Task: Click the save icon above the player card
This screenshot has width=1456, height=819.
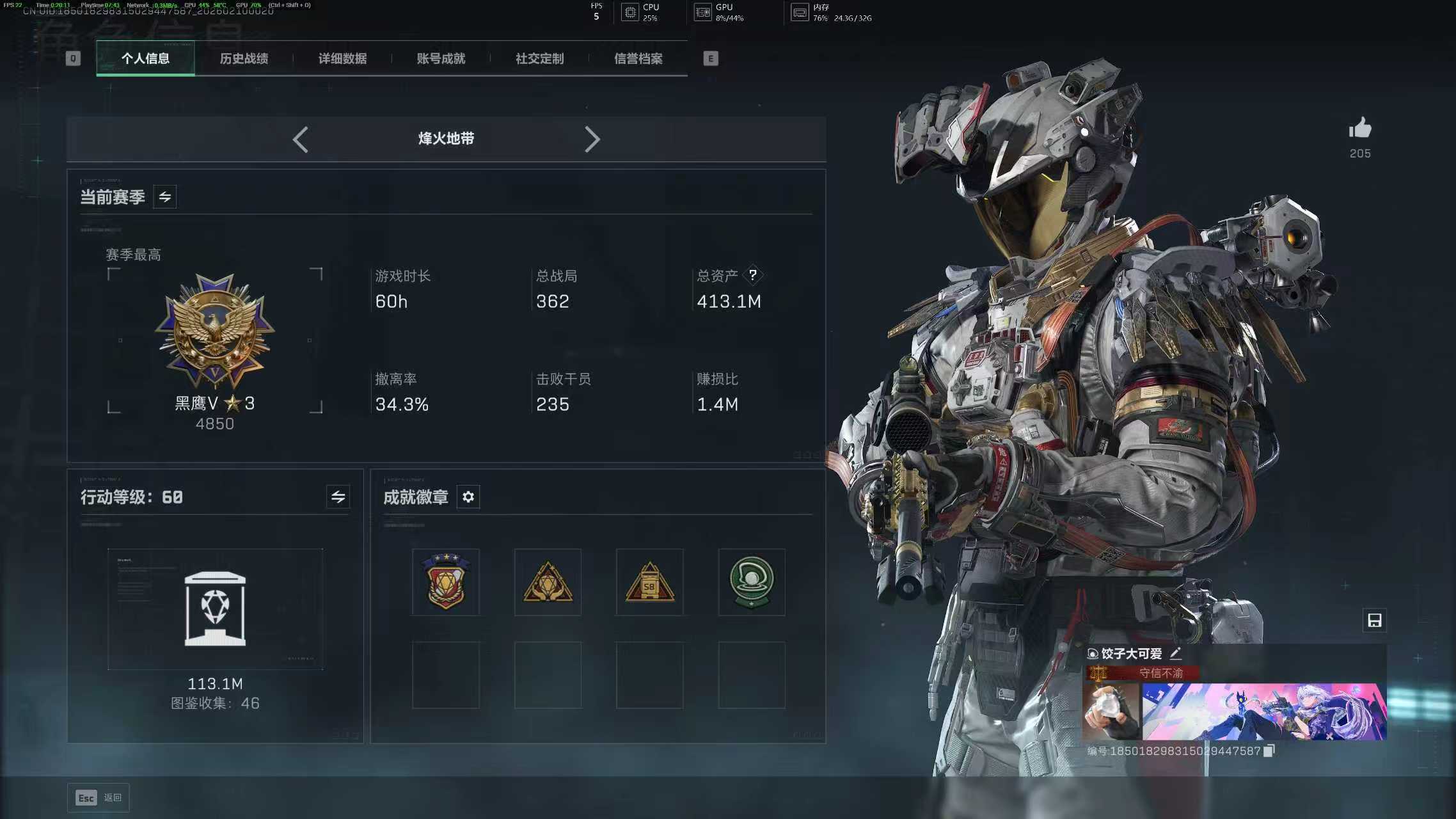Action: [1374, 620]
